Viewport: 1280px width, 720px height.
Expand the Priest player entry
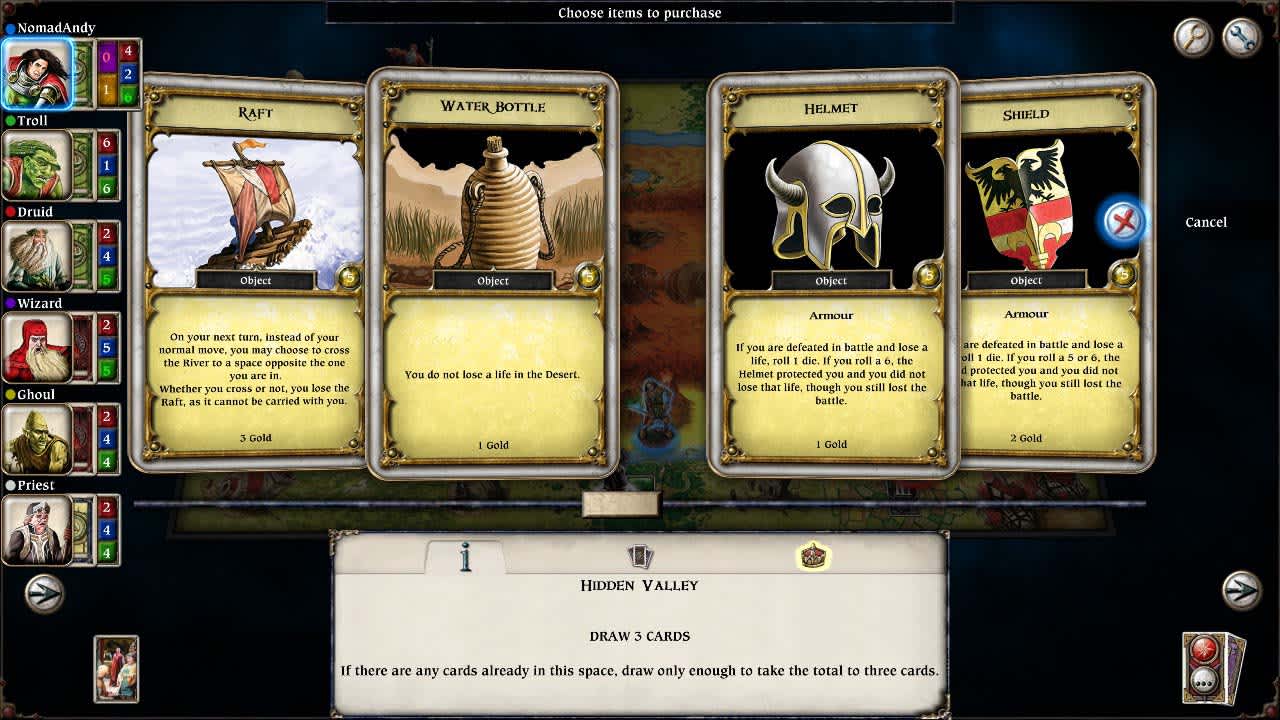pyautogui.click(x=37, y=528)
